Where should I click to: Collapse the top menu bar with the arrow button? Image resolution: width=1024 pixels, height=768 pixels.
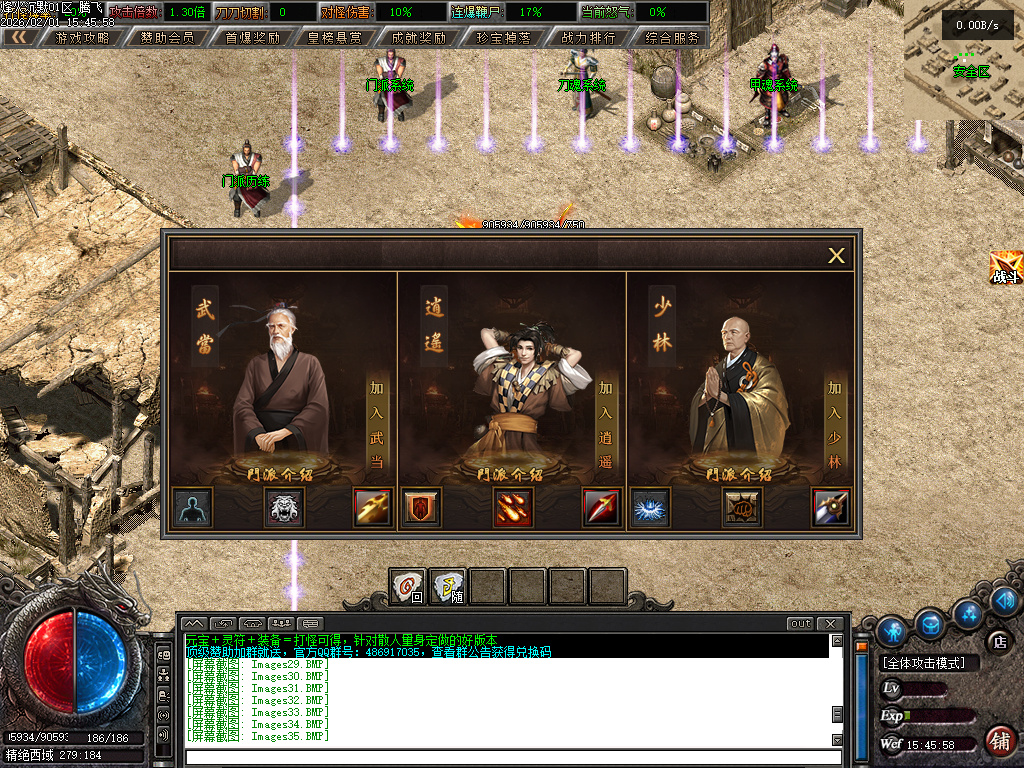point(19,38)
